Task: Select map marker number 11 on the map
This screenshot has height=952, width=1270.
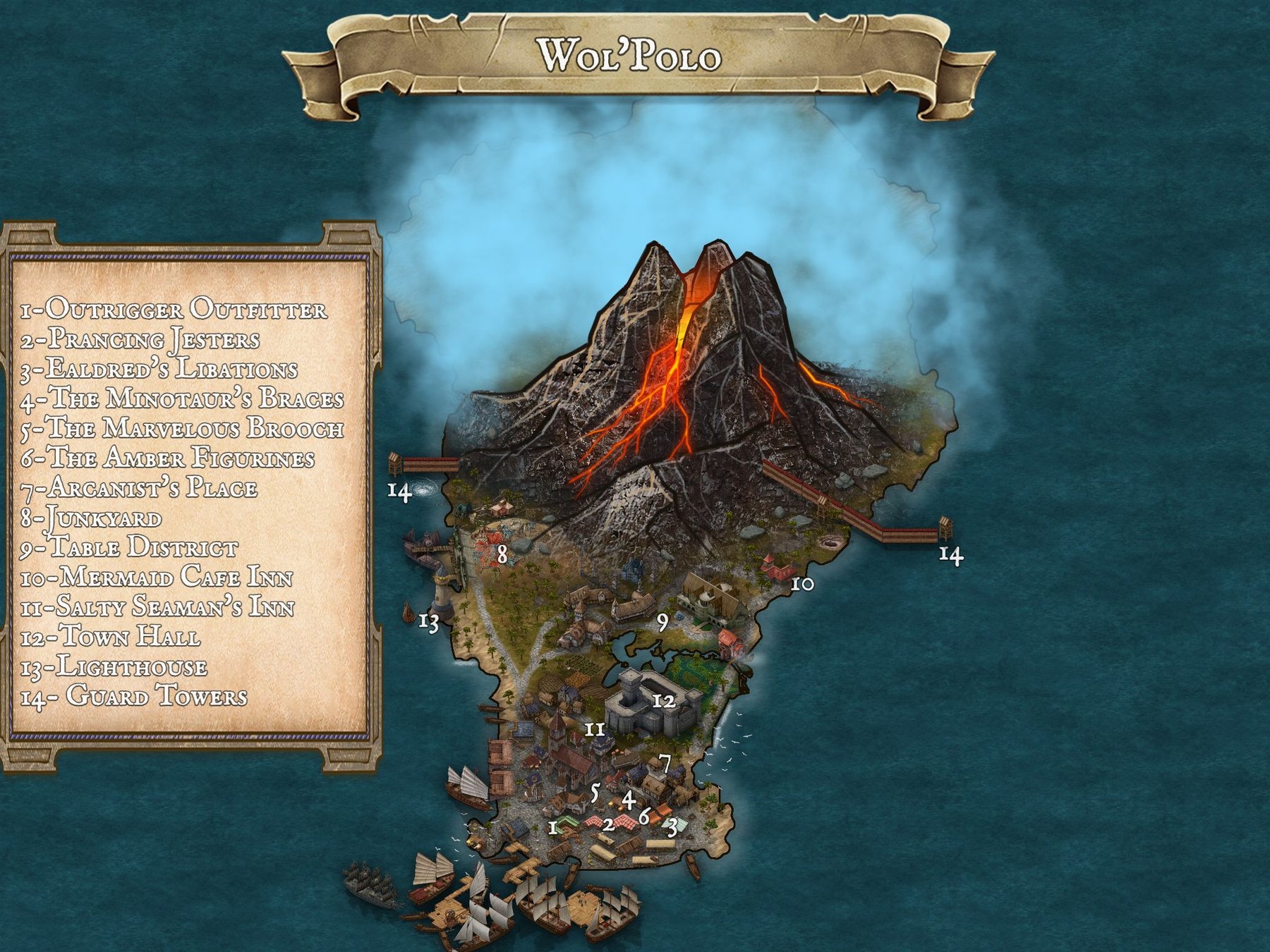Action: point(595,729)
